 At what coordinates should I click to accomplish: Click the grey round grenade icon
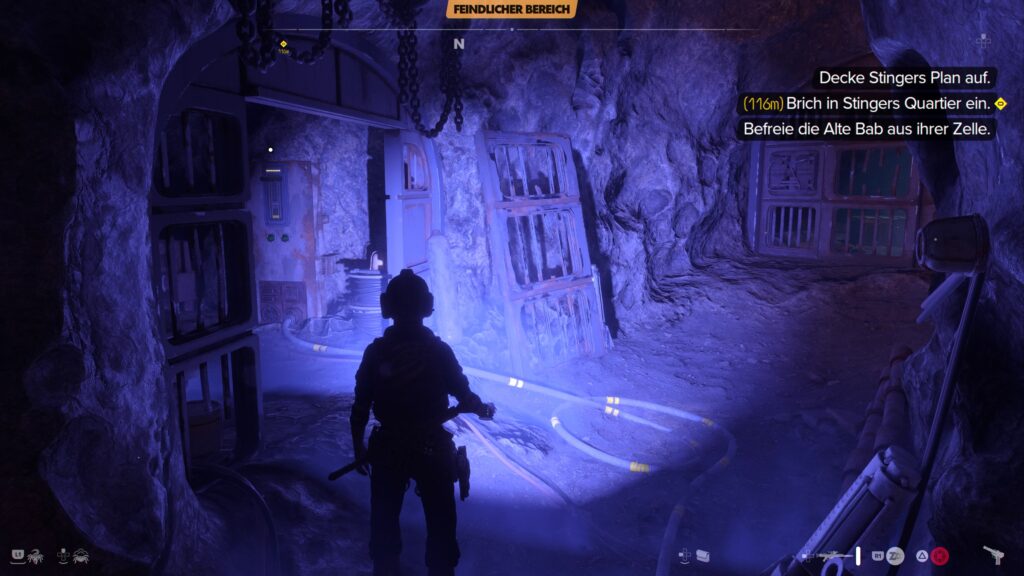(895, 555)
